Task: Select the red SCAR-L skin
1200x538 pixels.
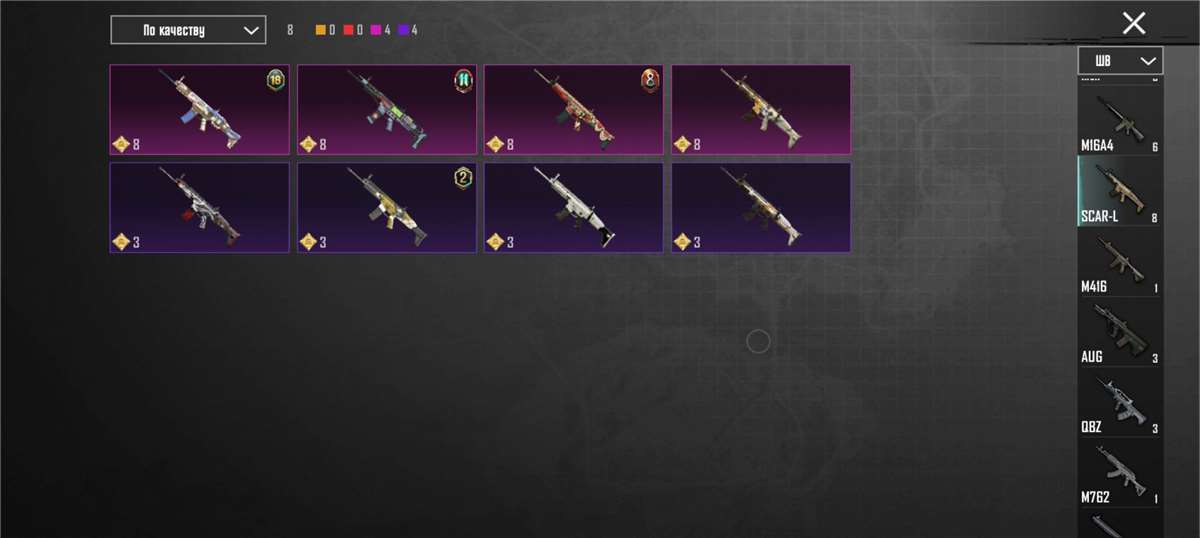Action: [x=573, y=110]
